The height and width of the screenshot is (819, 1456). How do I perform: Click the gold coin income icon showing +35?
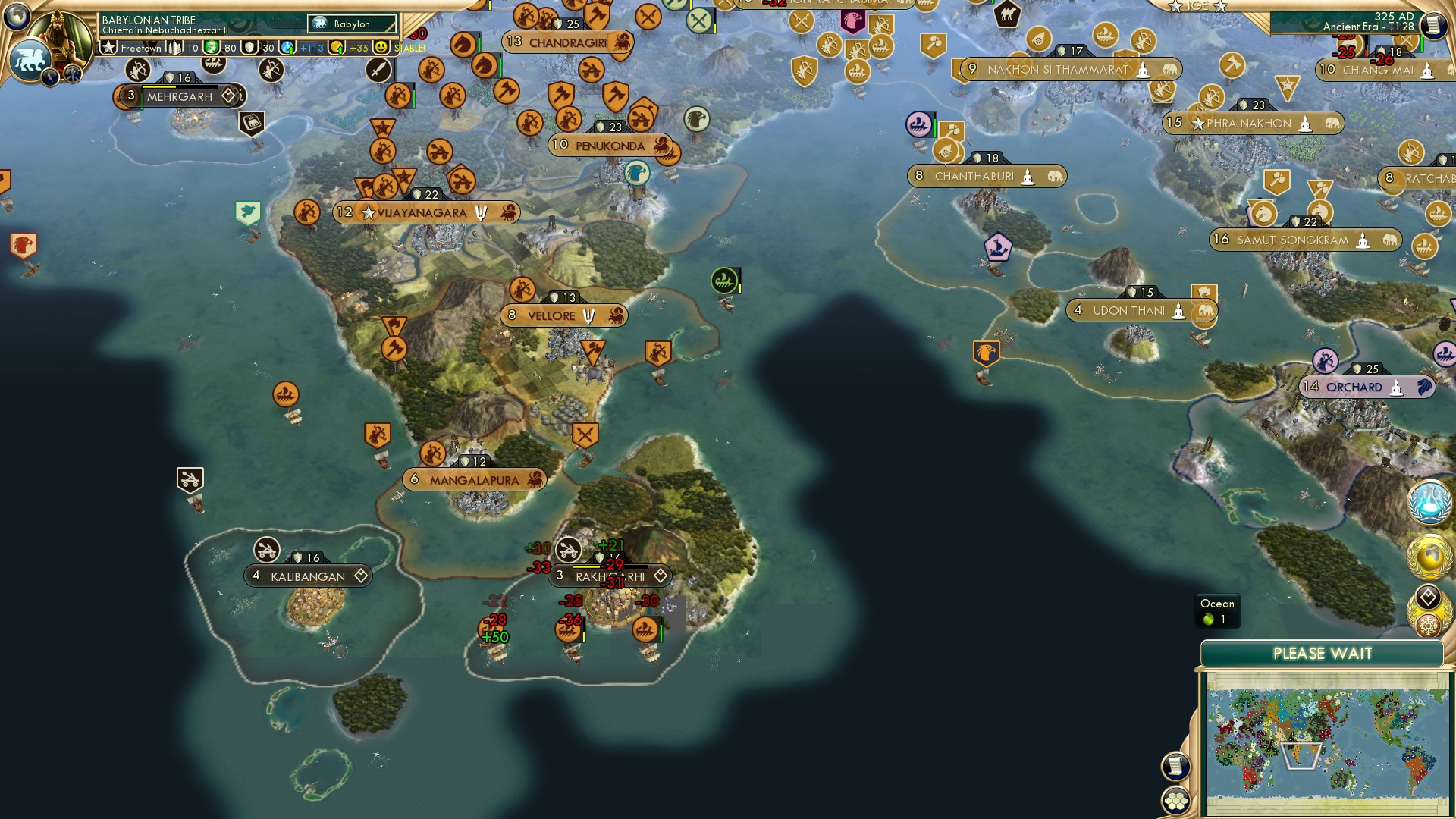tap(338, 48)
